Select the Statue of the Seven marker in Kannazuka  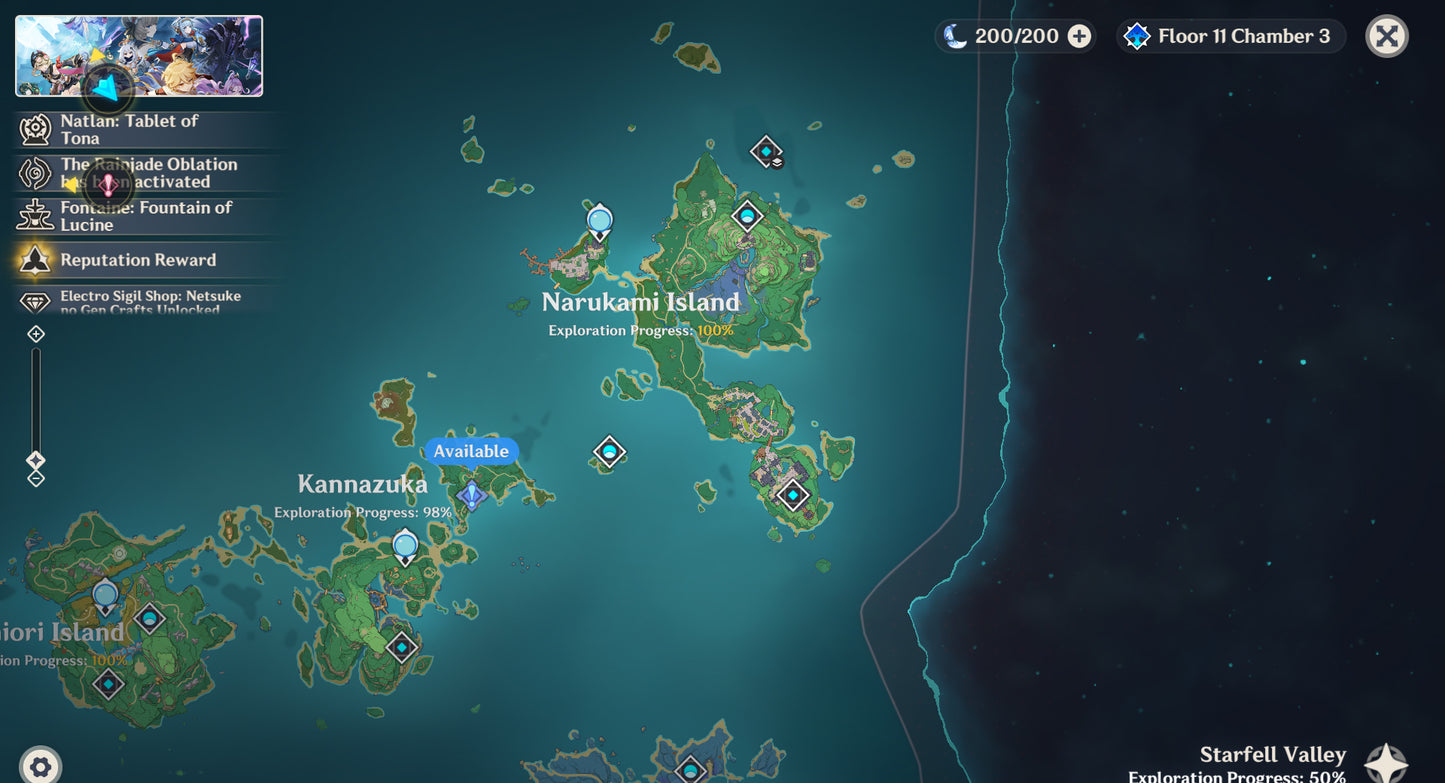(405, 547)
